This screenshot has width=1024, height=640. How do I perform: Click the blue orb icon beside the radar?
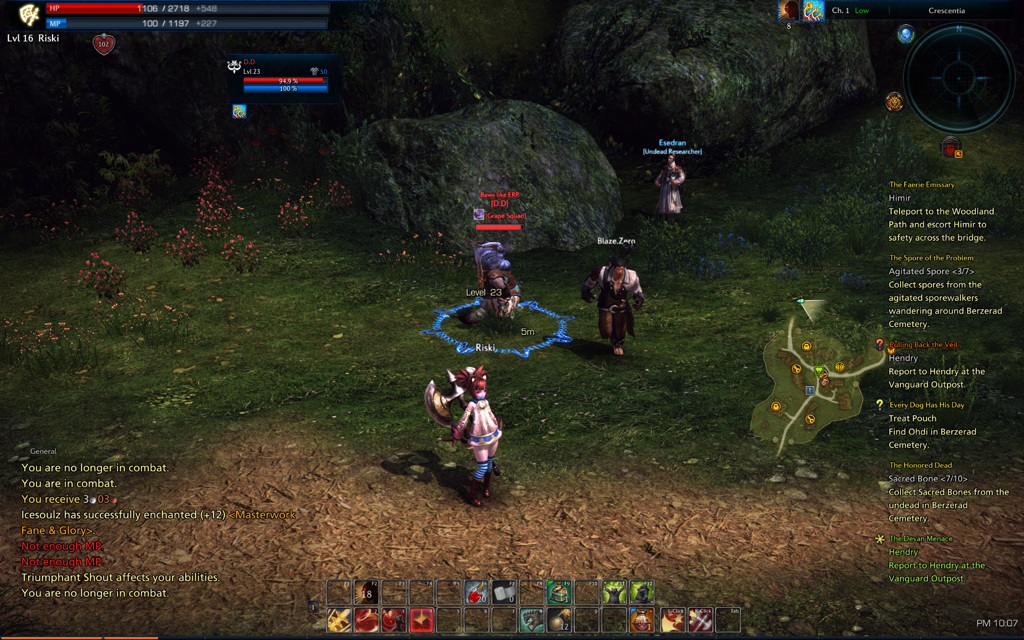click(906, 35)
